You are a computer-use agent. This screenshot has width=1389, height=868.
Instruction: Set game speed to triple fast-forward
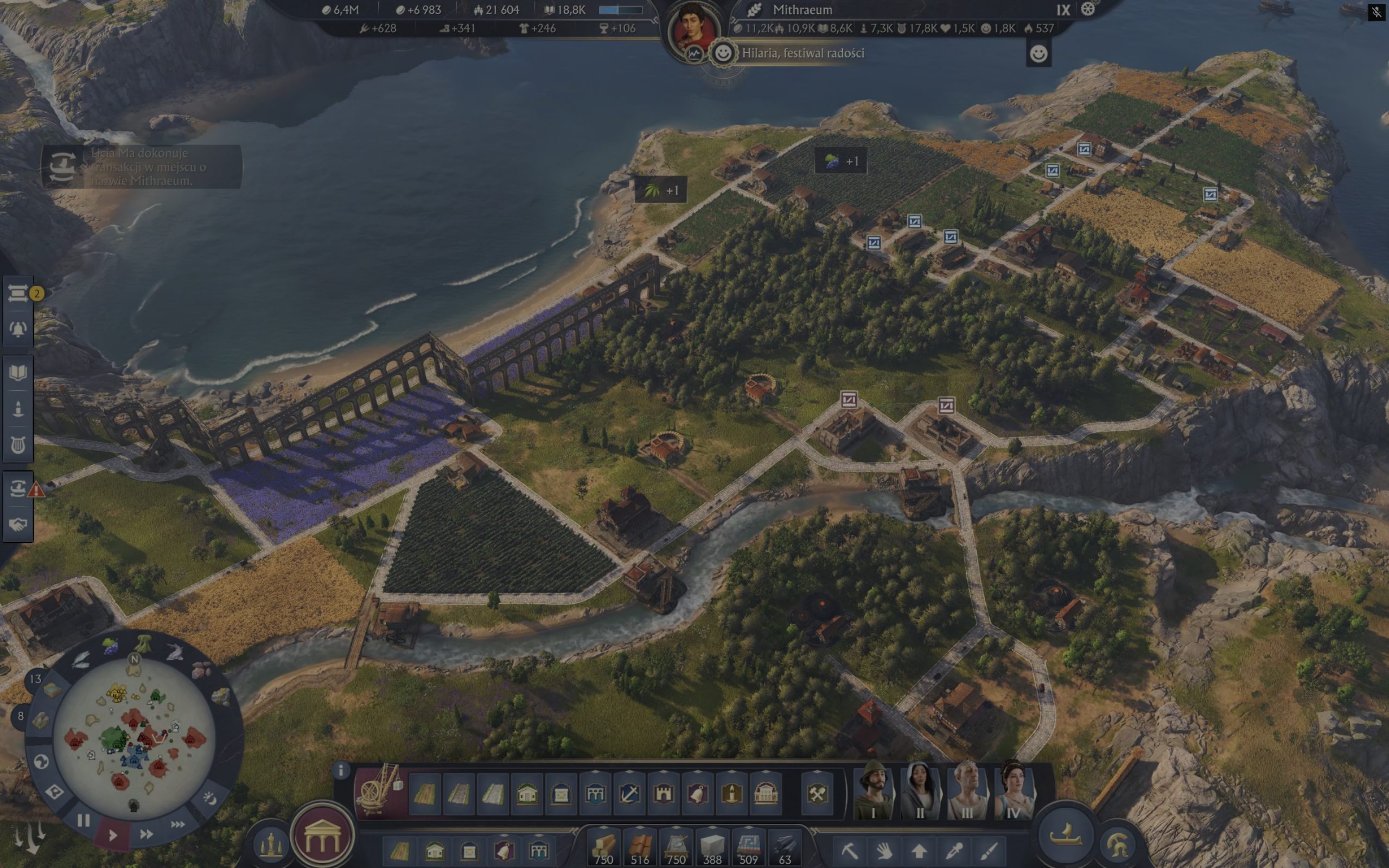[x=178, y=825]
